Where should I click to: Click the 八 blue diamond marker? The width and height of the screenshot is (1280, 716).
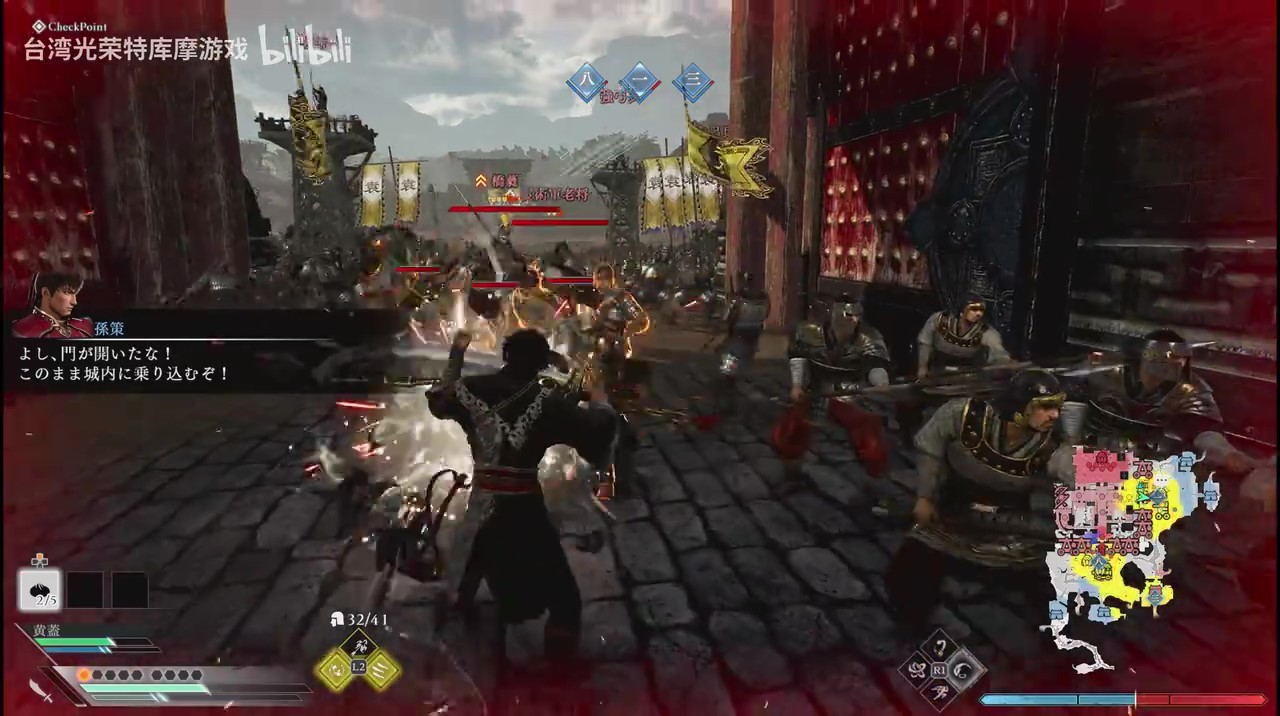pos(587,82)
